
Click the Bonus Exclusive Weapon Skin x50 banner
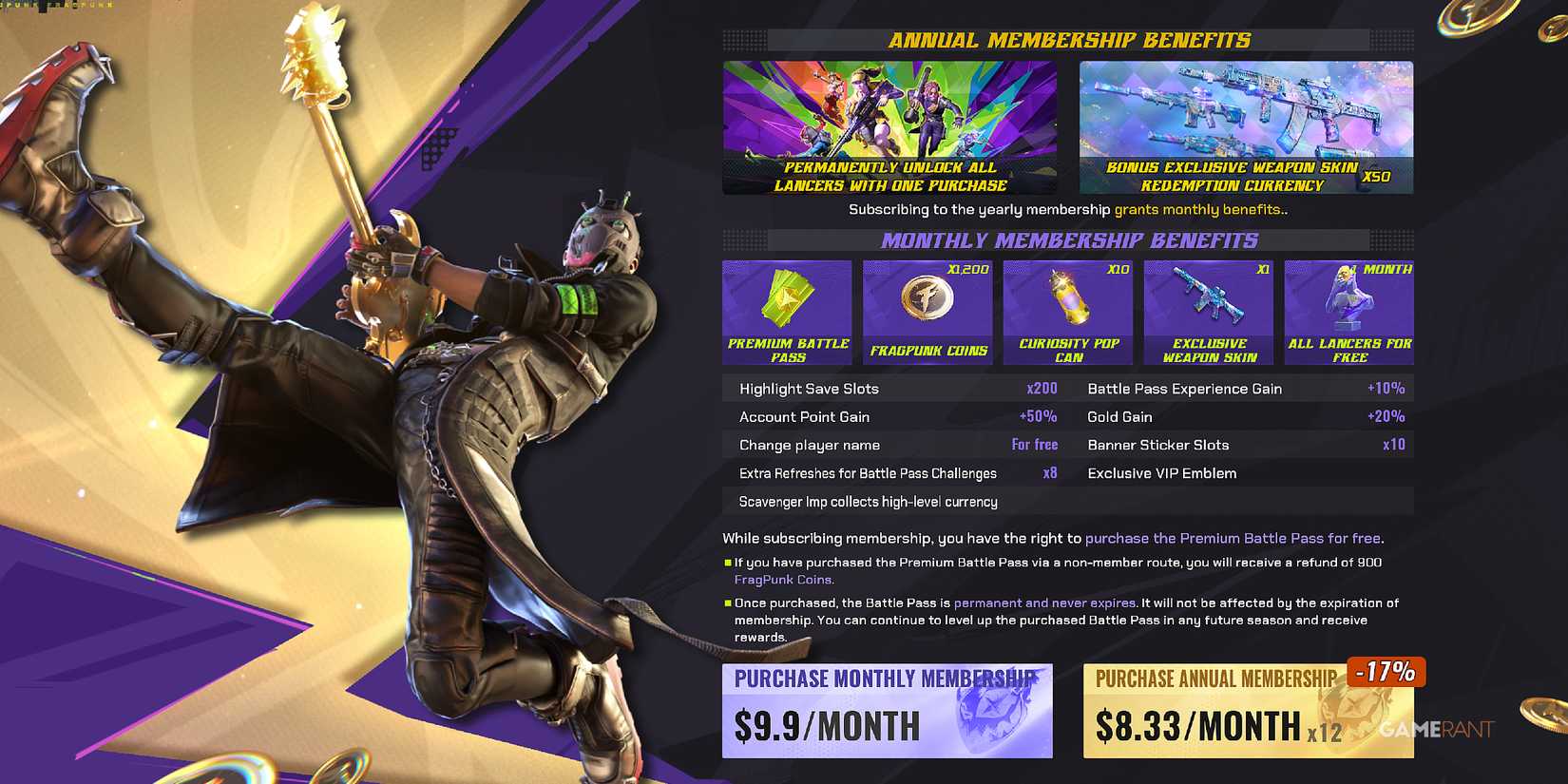[x=1245, y=126]
